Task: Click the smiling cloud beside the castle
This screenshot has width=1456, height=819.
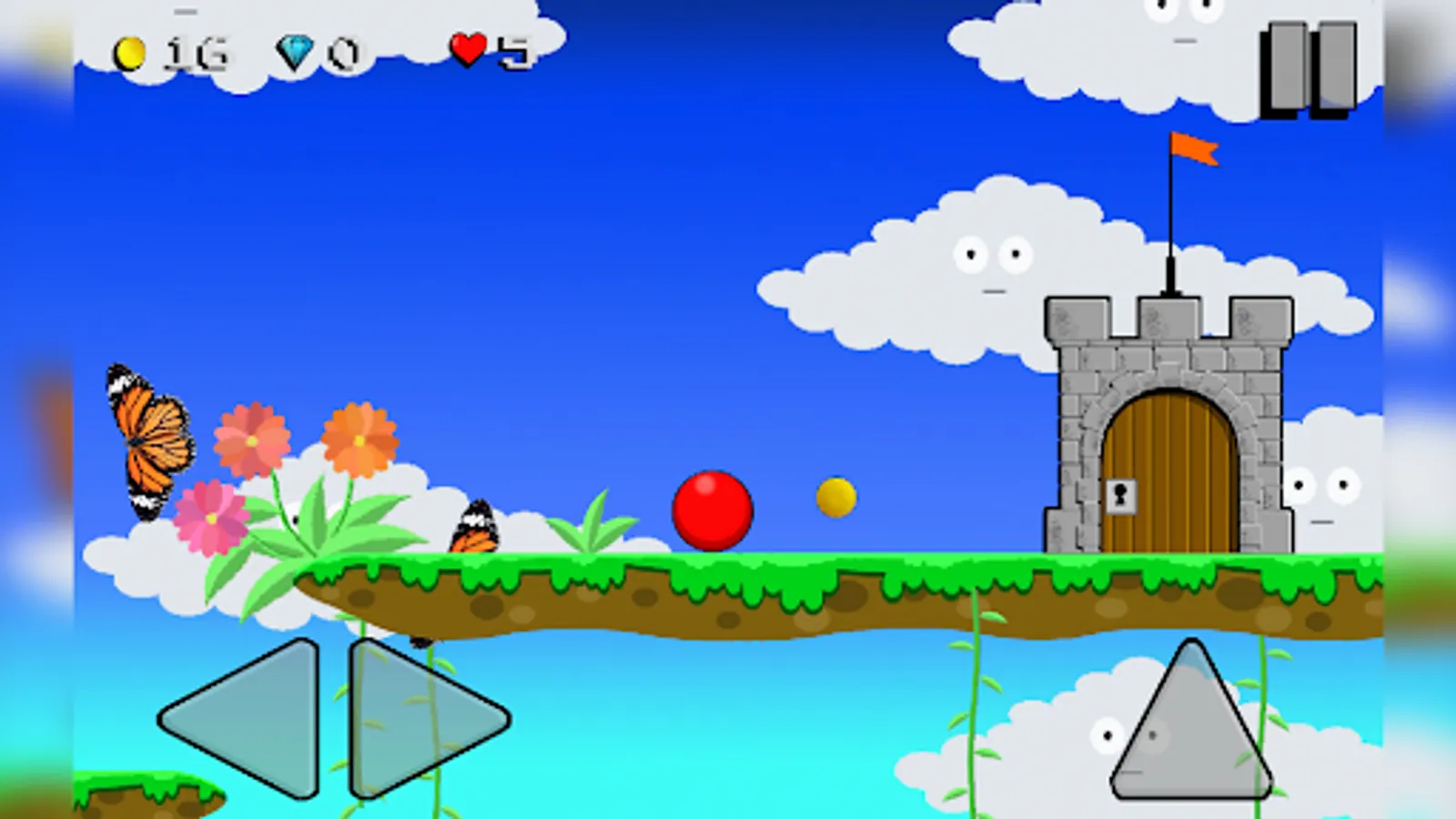Action: pos(992,264)
